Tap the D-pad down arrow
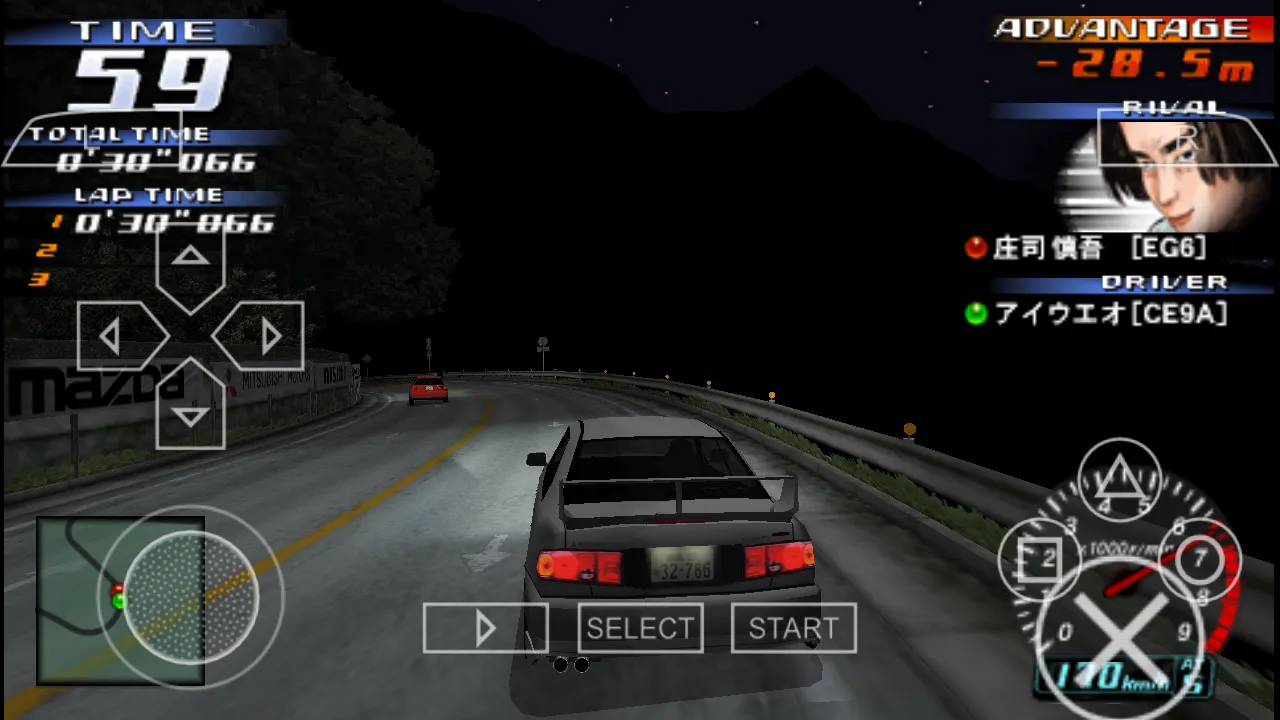The height and width of the screenshot is (720, 1280). (x=190, y=408)
